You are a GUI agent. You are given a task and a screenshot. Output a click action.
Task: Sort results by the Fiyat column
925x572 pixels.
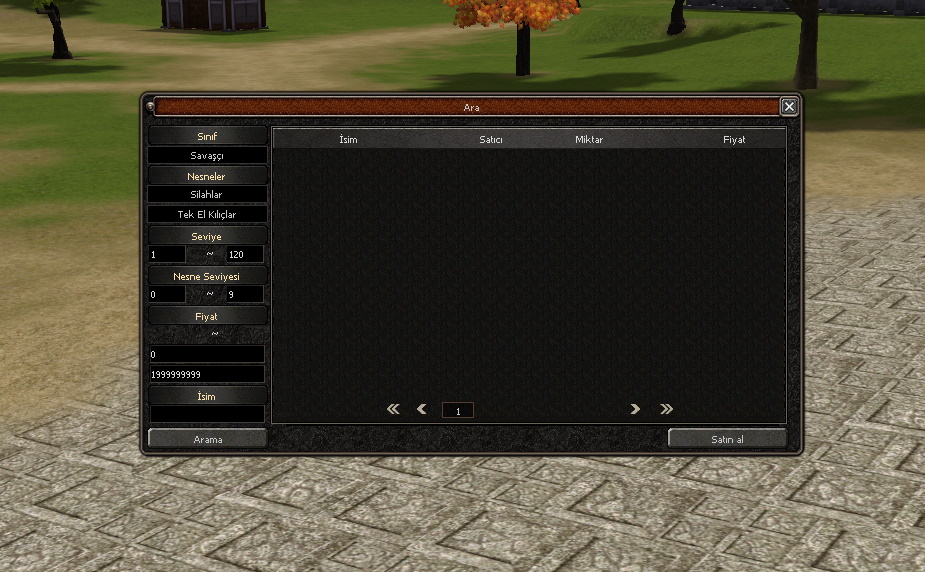(734, 140)
